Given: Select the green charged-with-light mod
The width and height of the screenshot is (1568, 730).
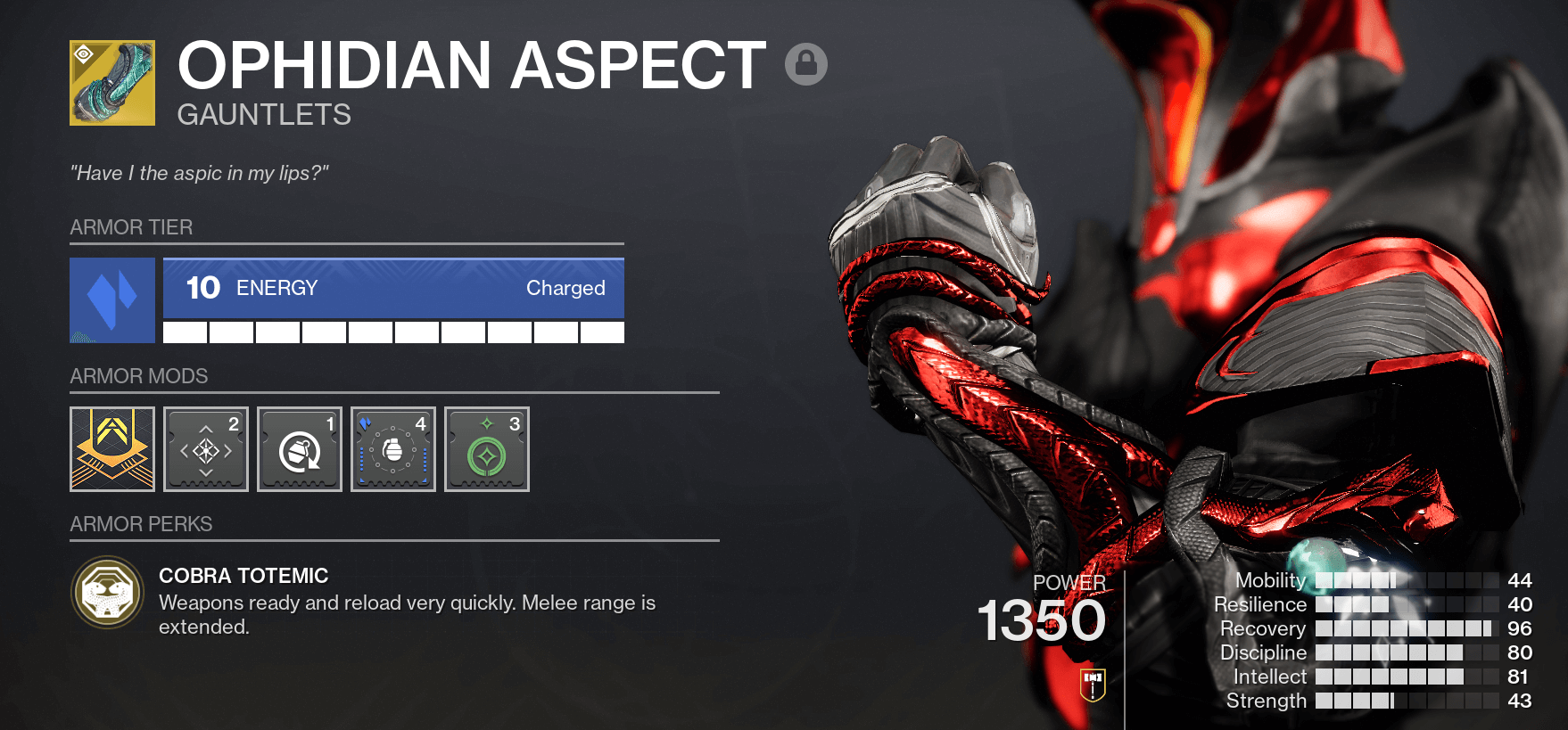Looking at the screenshot, I should [486, 448].
